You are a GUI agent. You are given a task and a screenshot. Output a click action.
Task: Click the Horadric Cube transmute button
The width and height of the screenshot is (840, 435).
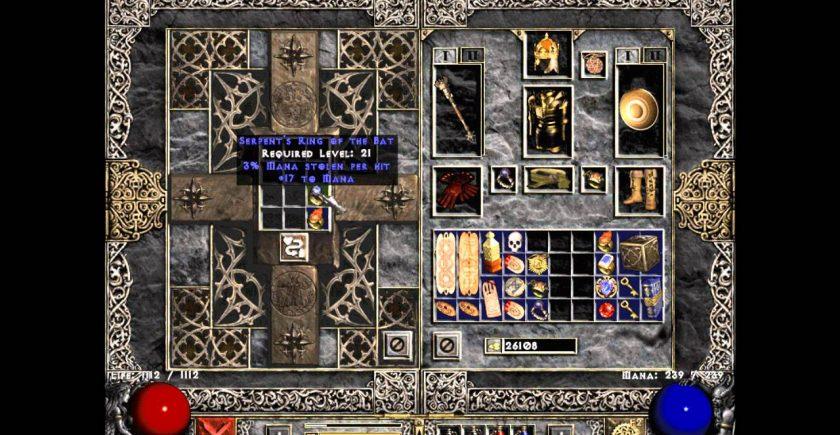click(293, 244)
